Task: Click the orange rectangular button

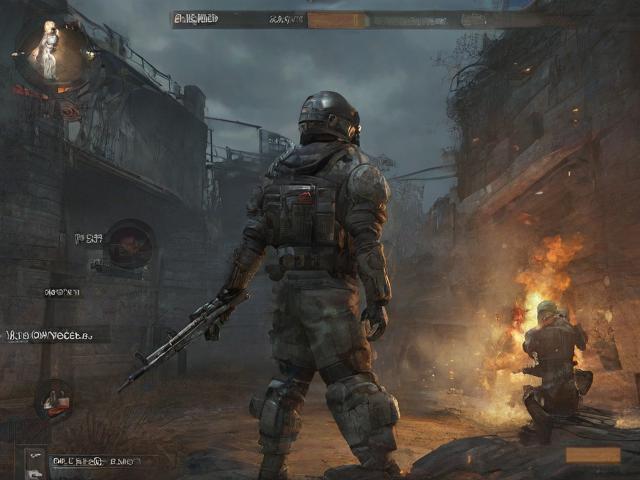Action: [x=592, y=455]
